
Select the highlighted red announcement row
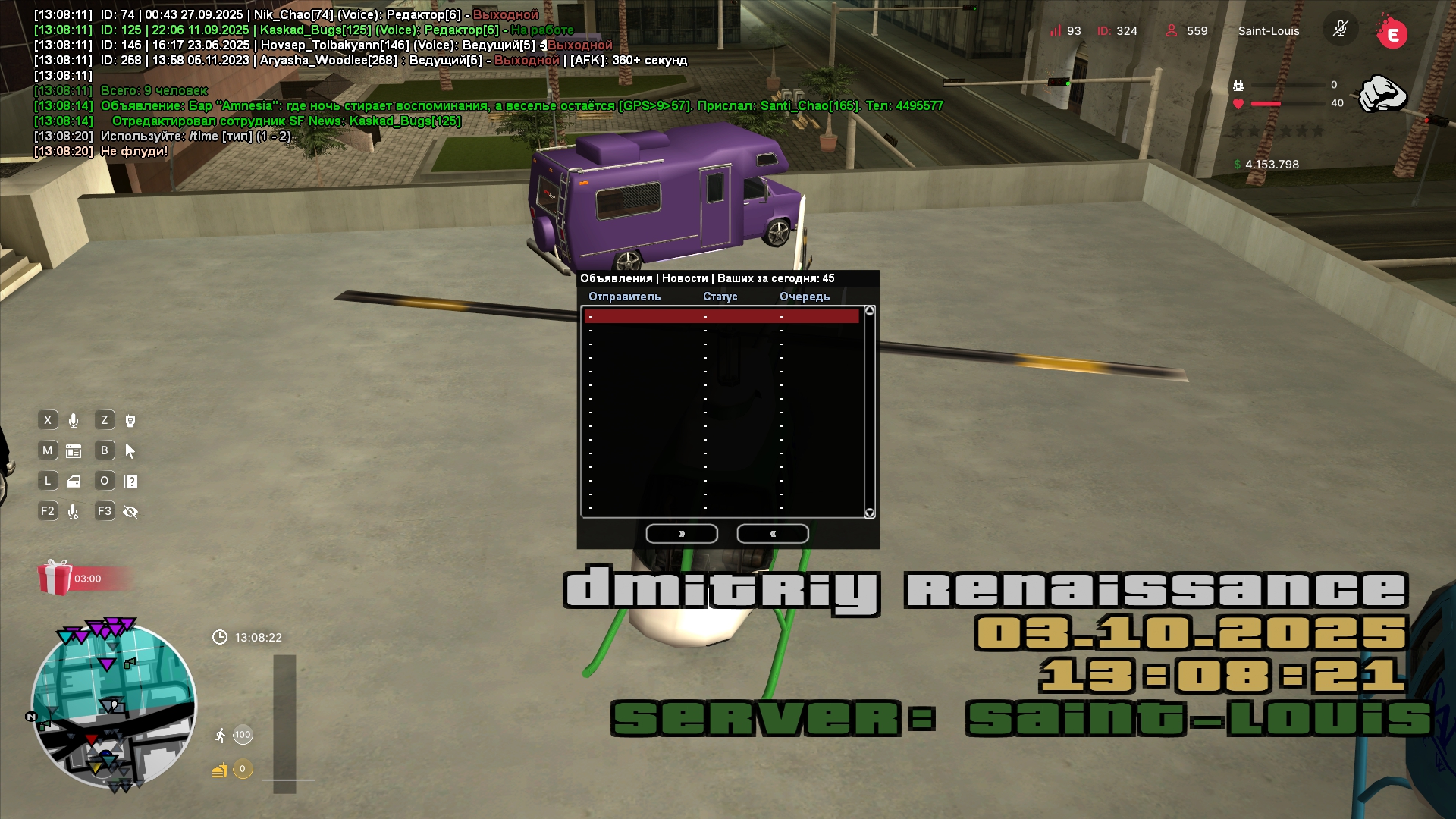point(721,317)
